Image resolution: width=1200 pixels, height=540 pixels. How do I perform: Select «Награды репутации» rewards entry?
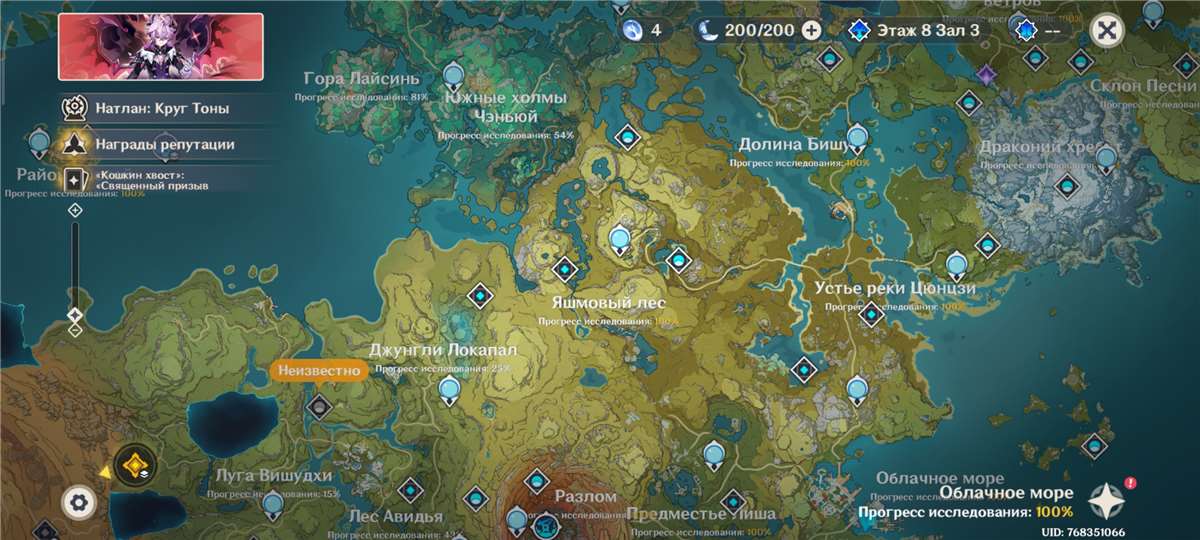click(x=164, y=144)
